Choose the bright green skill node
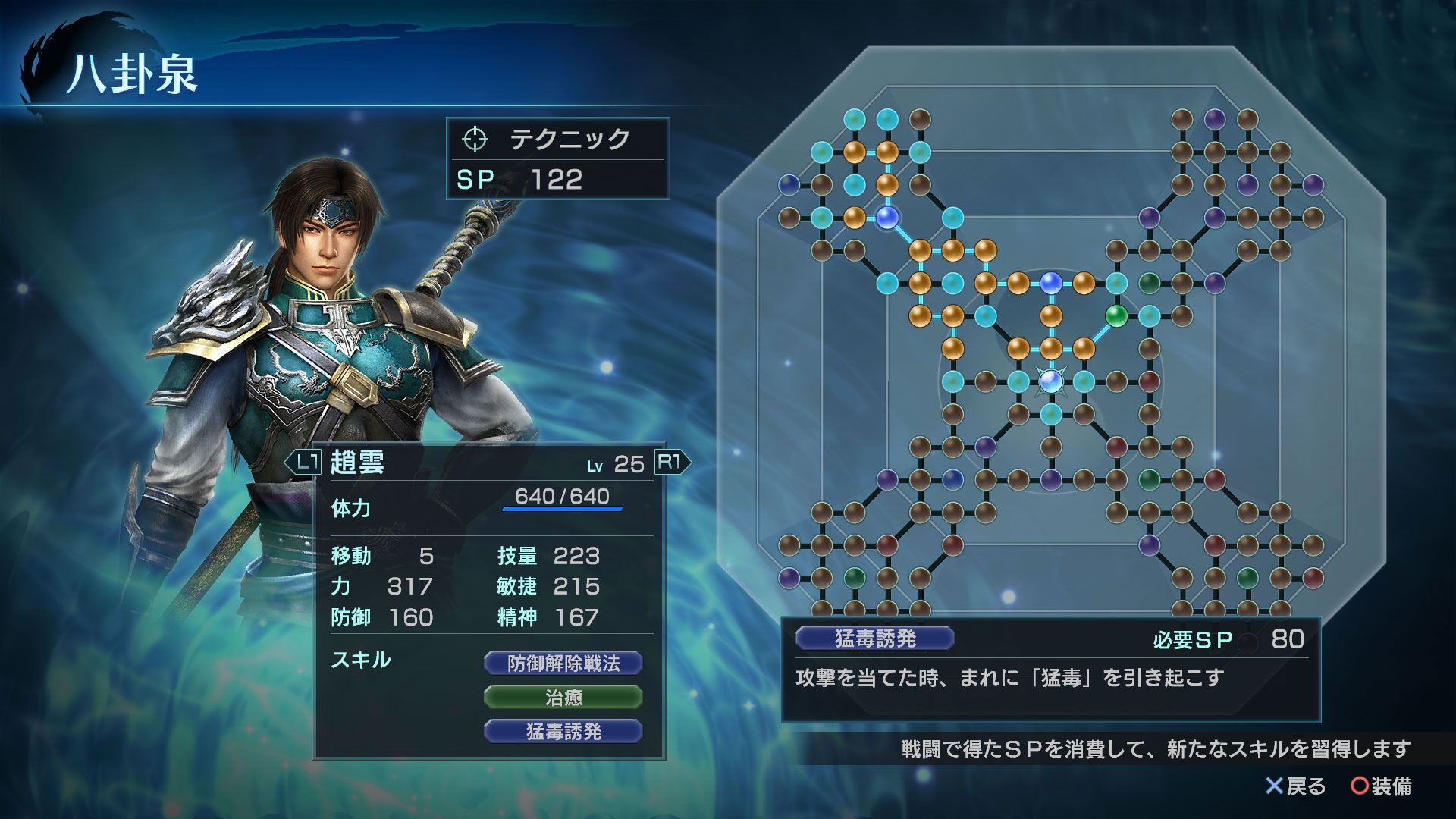Screen dimensions: 1456x819 coord(1116,315)
